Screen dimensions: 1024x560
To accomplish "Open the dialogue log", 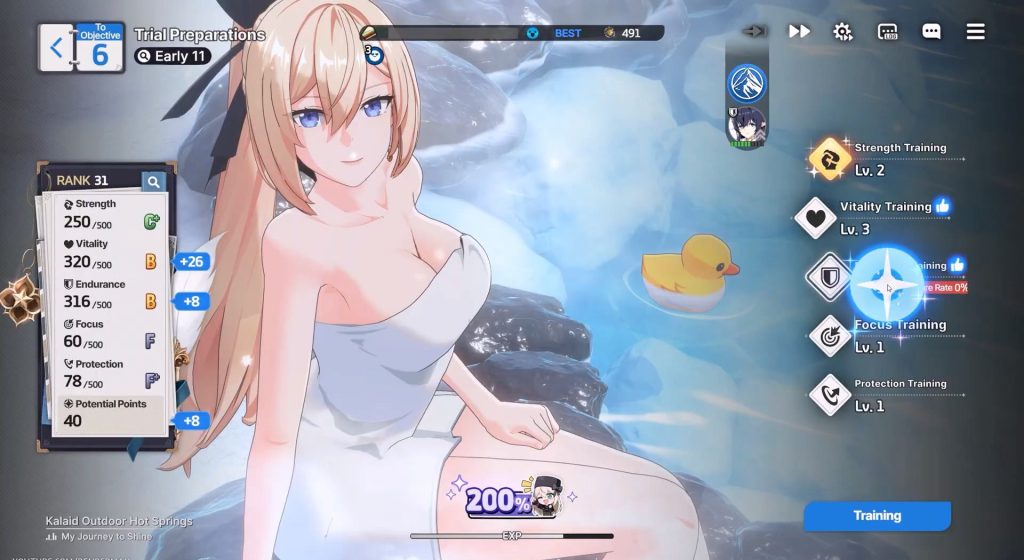I will (x=888, y=31).
